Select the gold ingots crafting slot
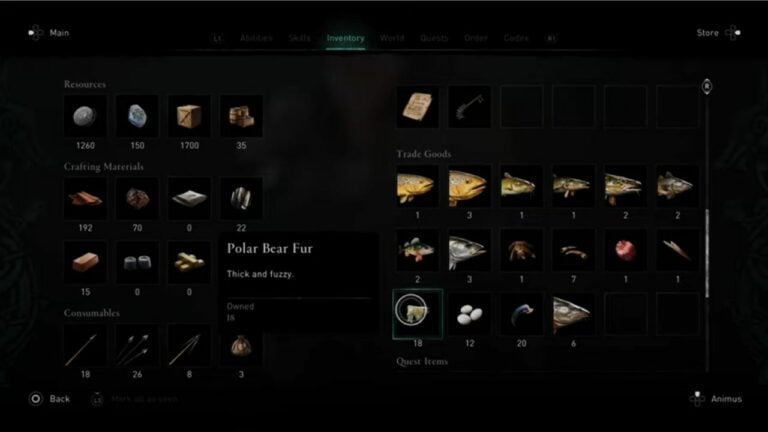 (x=188, y=261)
